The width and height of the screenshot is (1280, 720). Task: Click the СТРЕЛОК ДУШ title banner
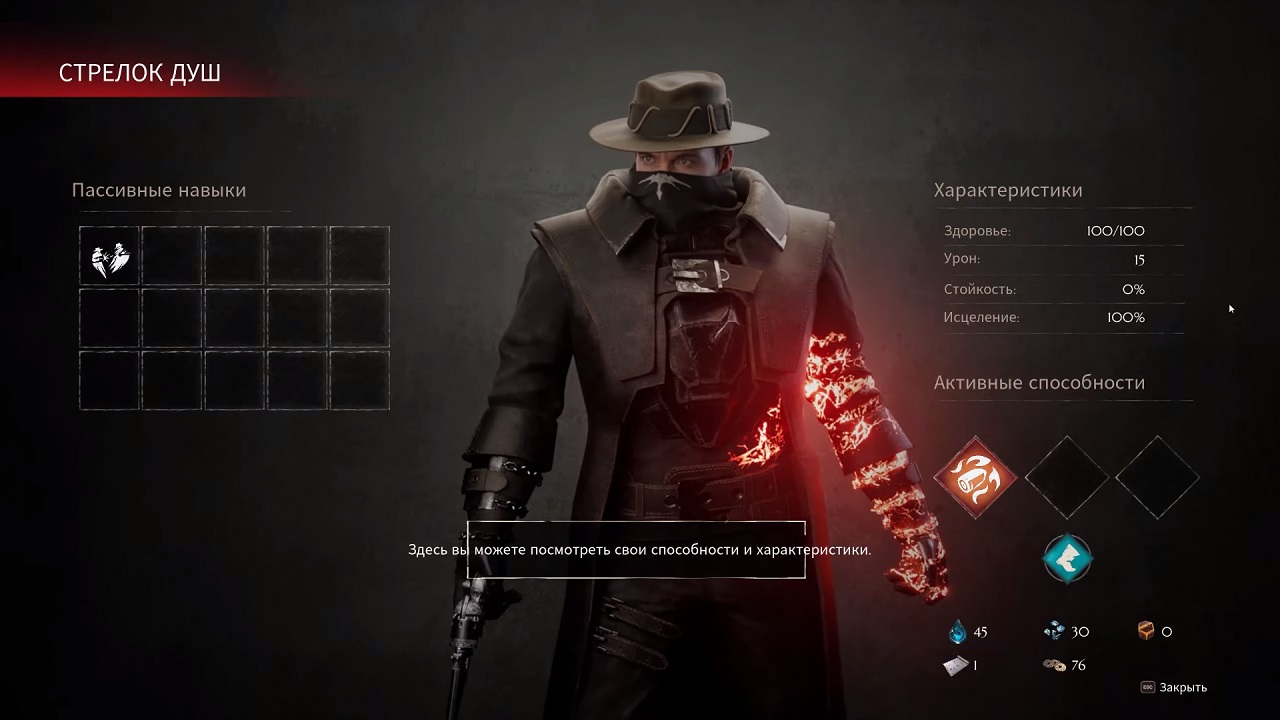tap(140, 72)
